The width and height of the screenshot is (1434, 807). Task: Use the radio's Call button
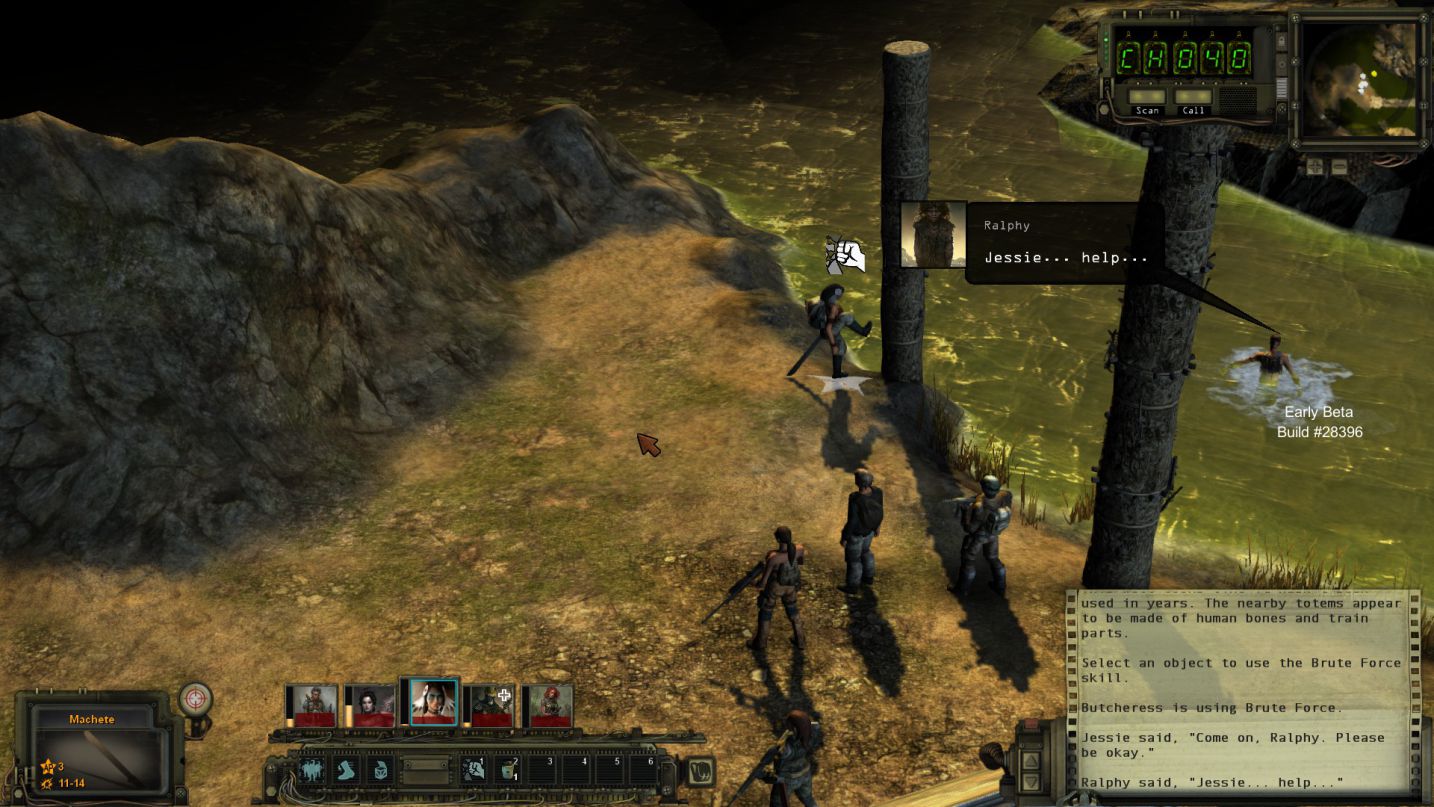[1193, 101]
